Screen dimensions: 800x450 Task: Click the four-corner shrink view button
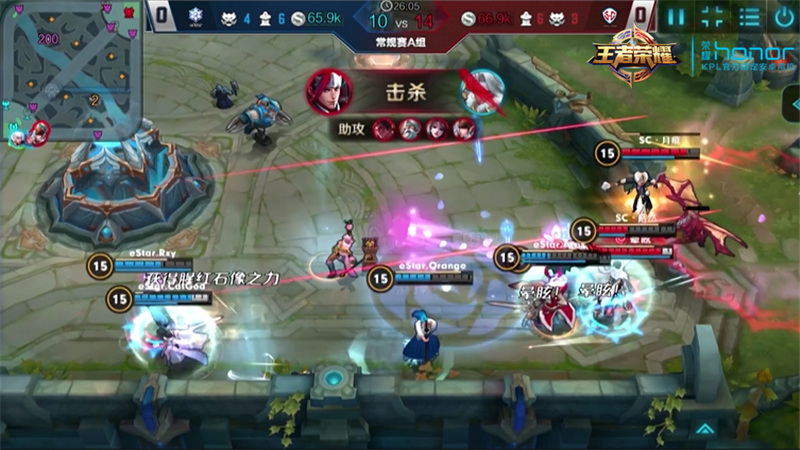(x=713, y=17)
